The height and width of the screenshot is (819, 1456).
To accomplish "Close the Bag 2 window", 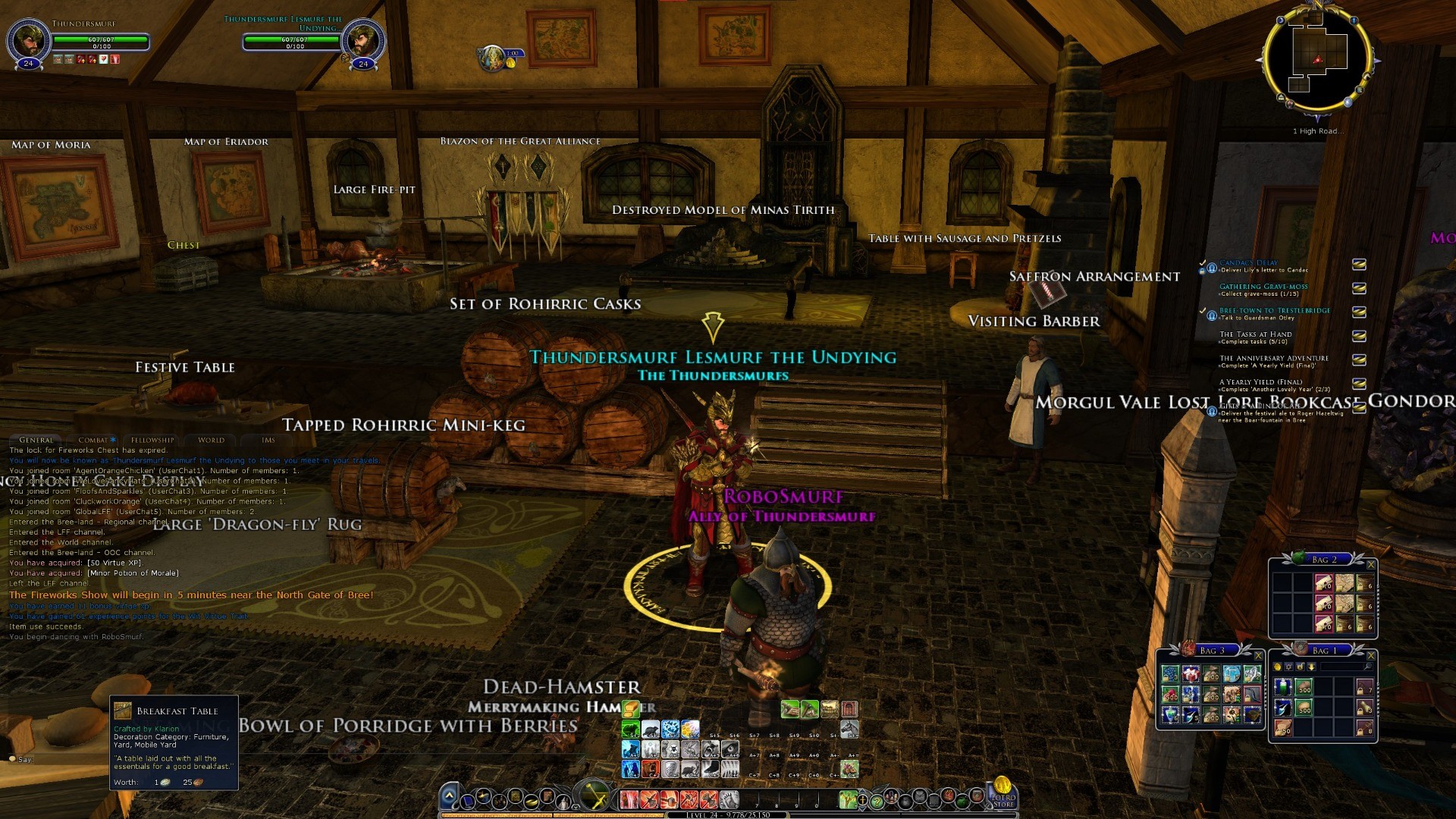I will (1370, 564).
